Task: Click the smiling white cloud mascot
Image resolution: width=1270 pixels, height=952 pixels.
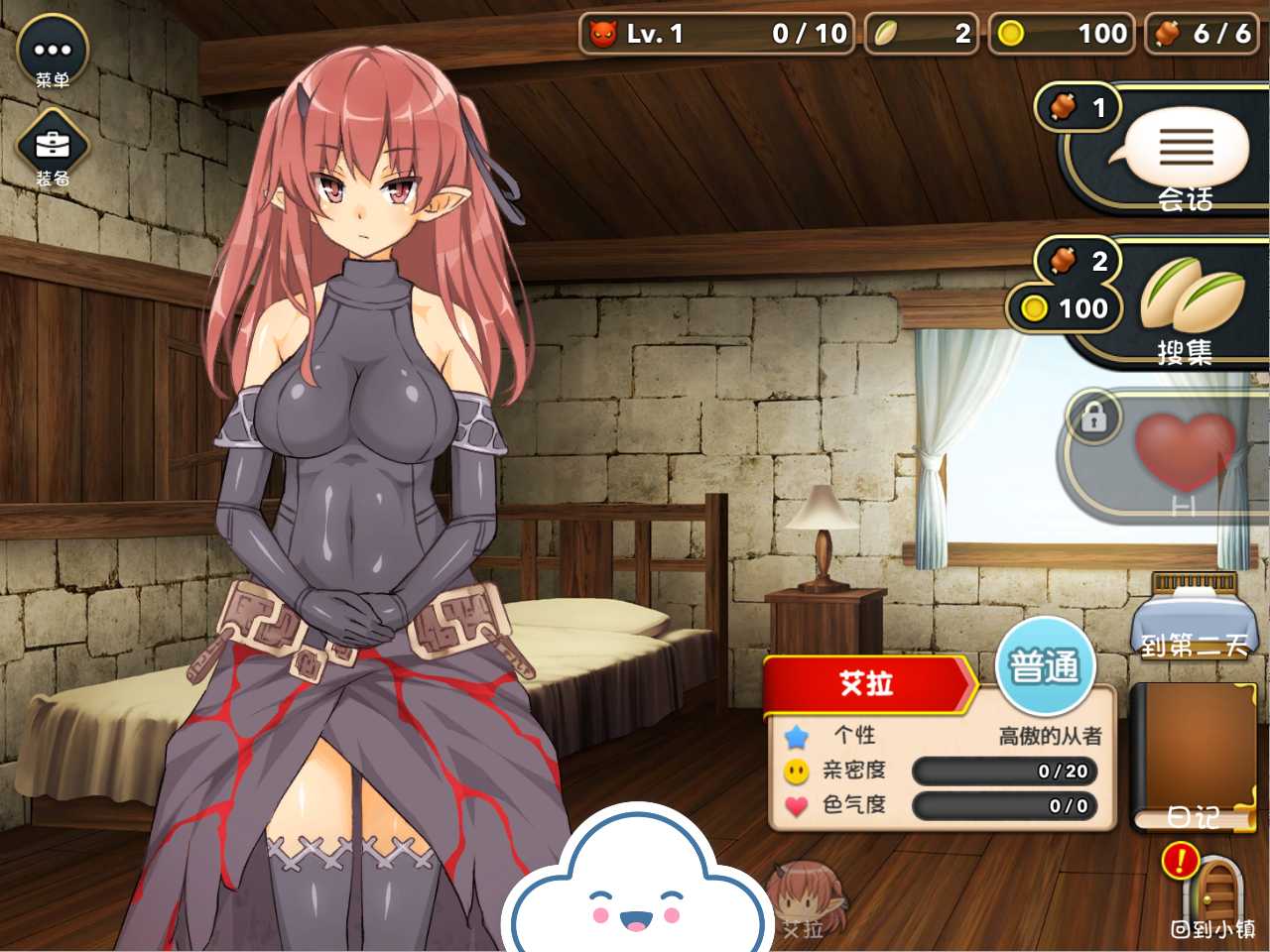Action: 637,885
